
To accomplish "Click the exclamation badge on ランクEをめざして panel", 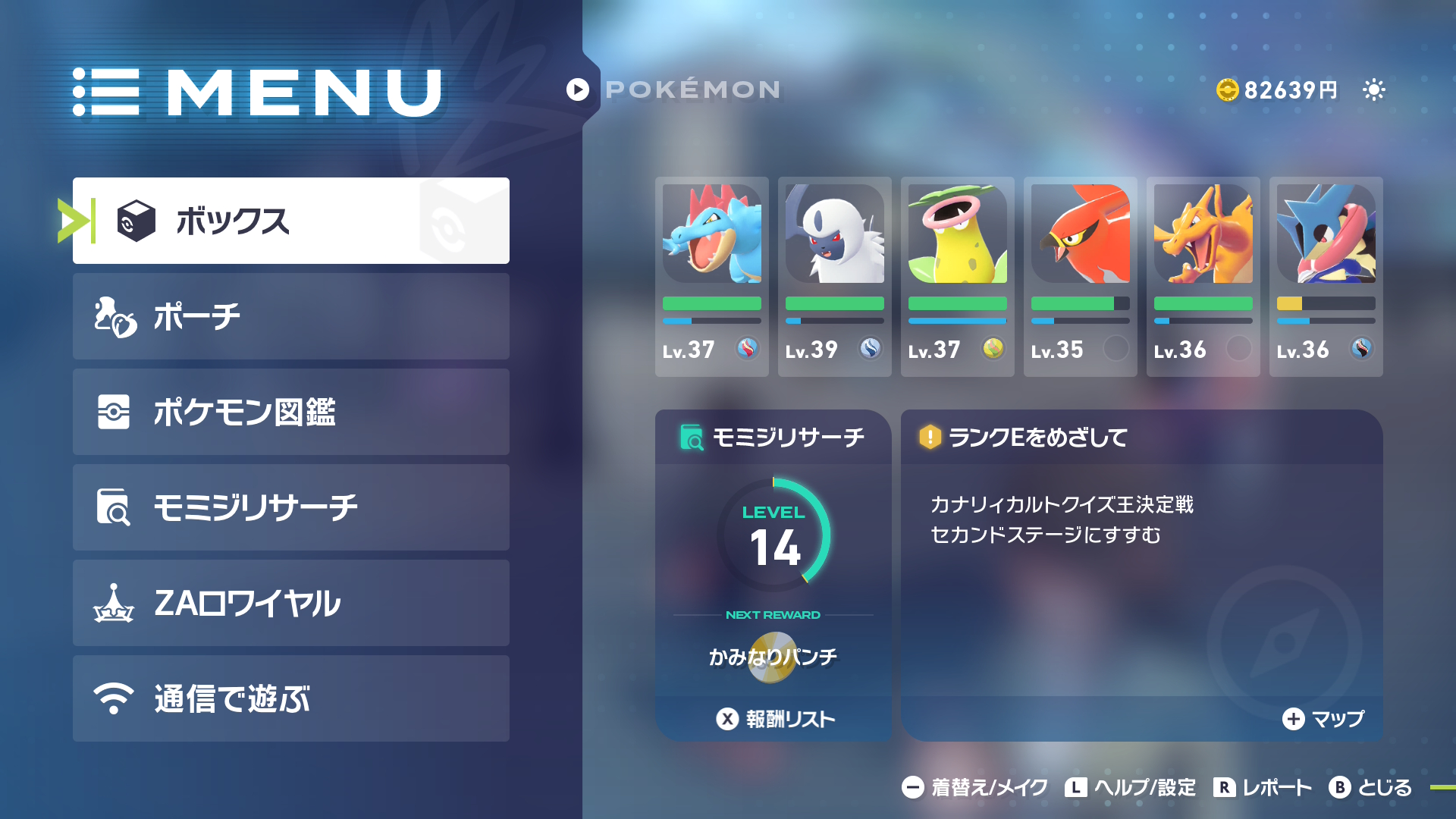I will pyautogui.click(x=930, y=438).
